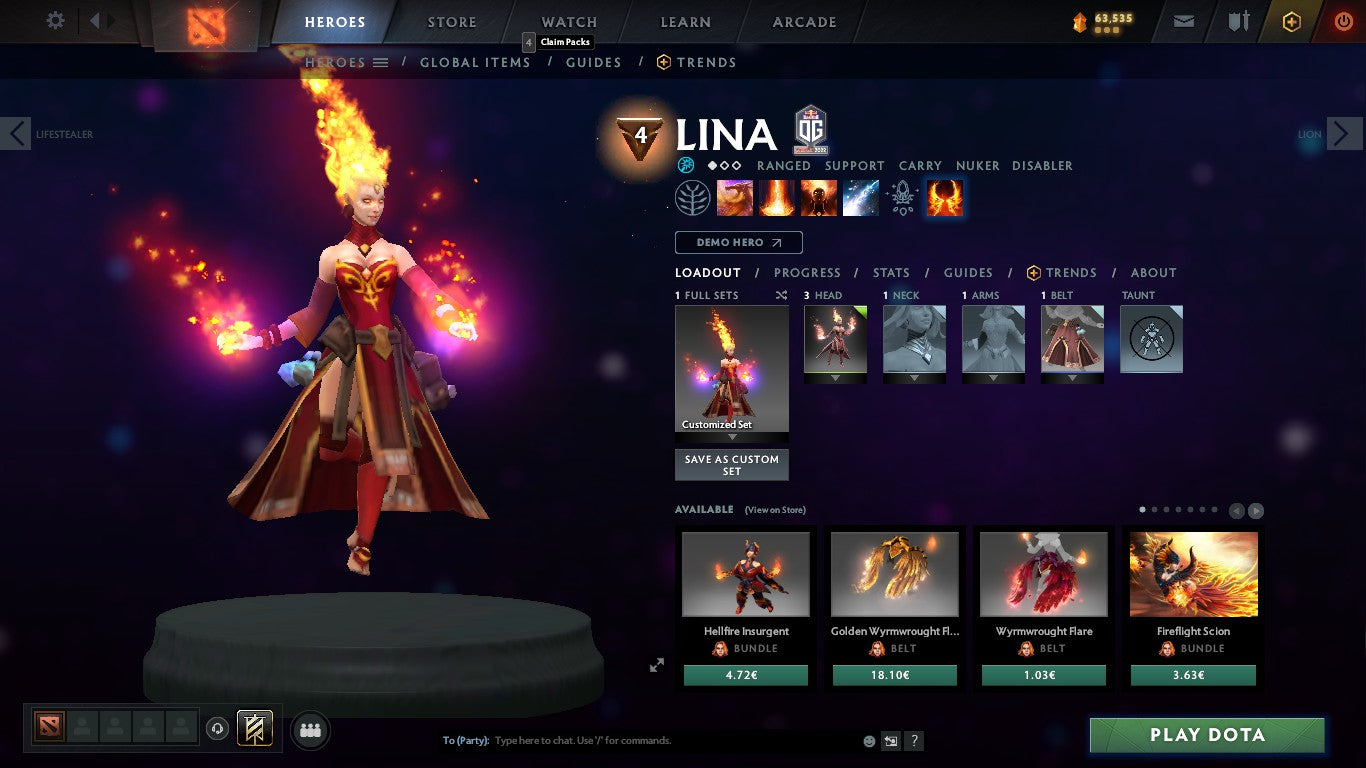The width and height of the screenshot is (1366, 768).
Task: Click the Save As Custom Set button
Action: [731, 464]
